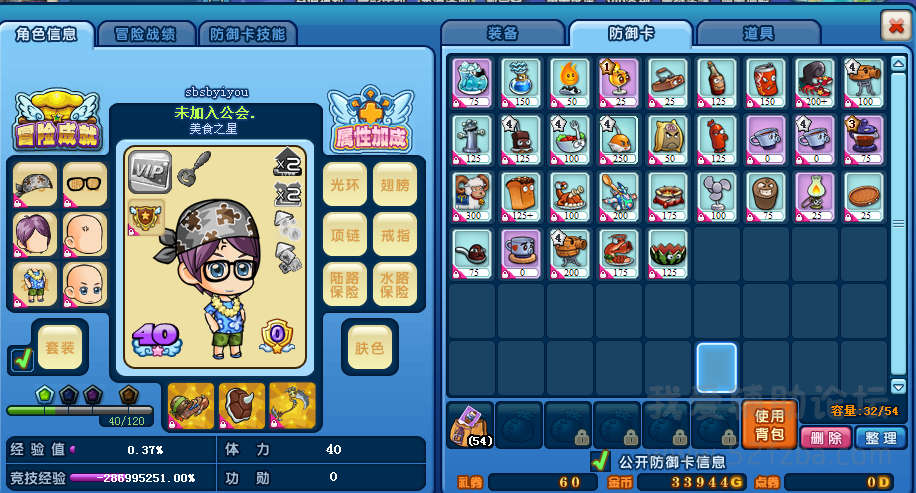Open the 道具 items tab
The width and height of the screenshot is (916, 493).
click(758, 34)
